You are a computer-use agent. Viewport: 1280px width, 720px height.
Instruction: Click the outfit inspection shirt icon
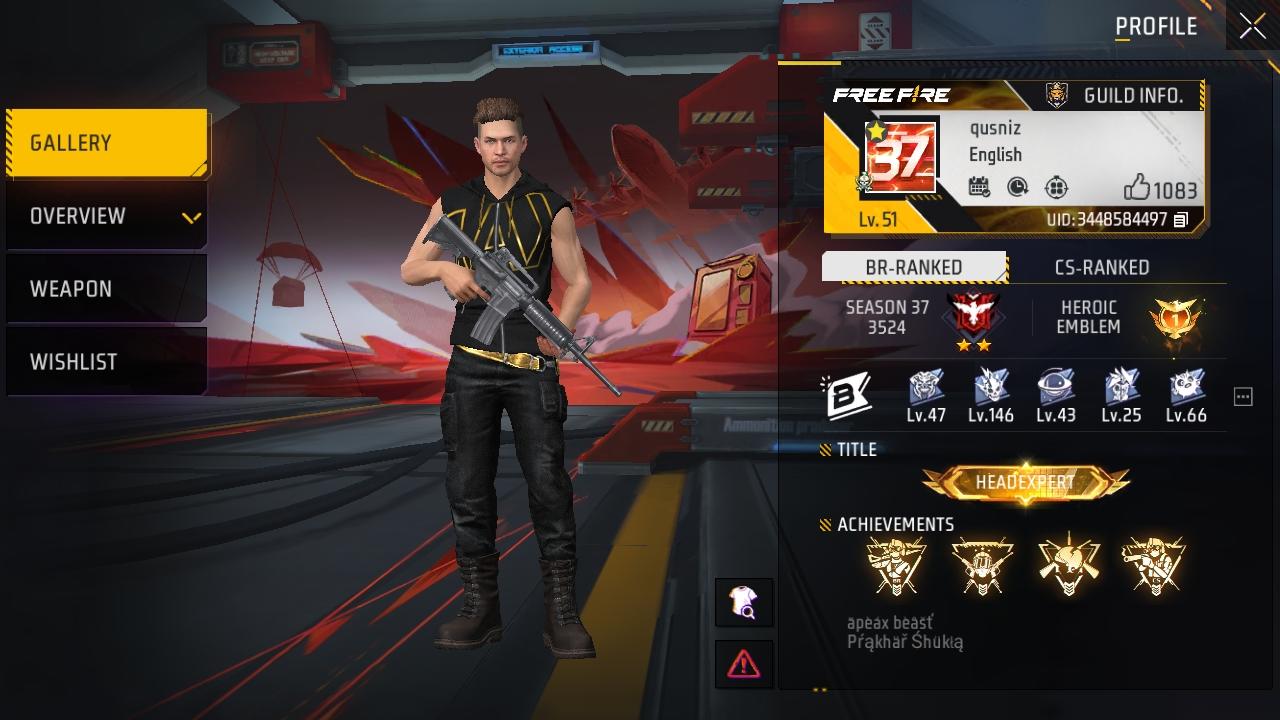coord(746,601)
